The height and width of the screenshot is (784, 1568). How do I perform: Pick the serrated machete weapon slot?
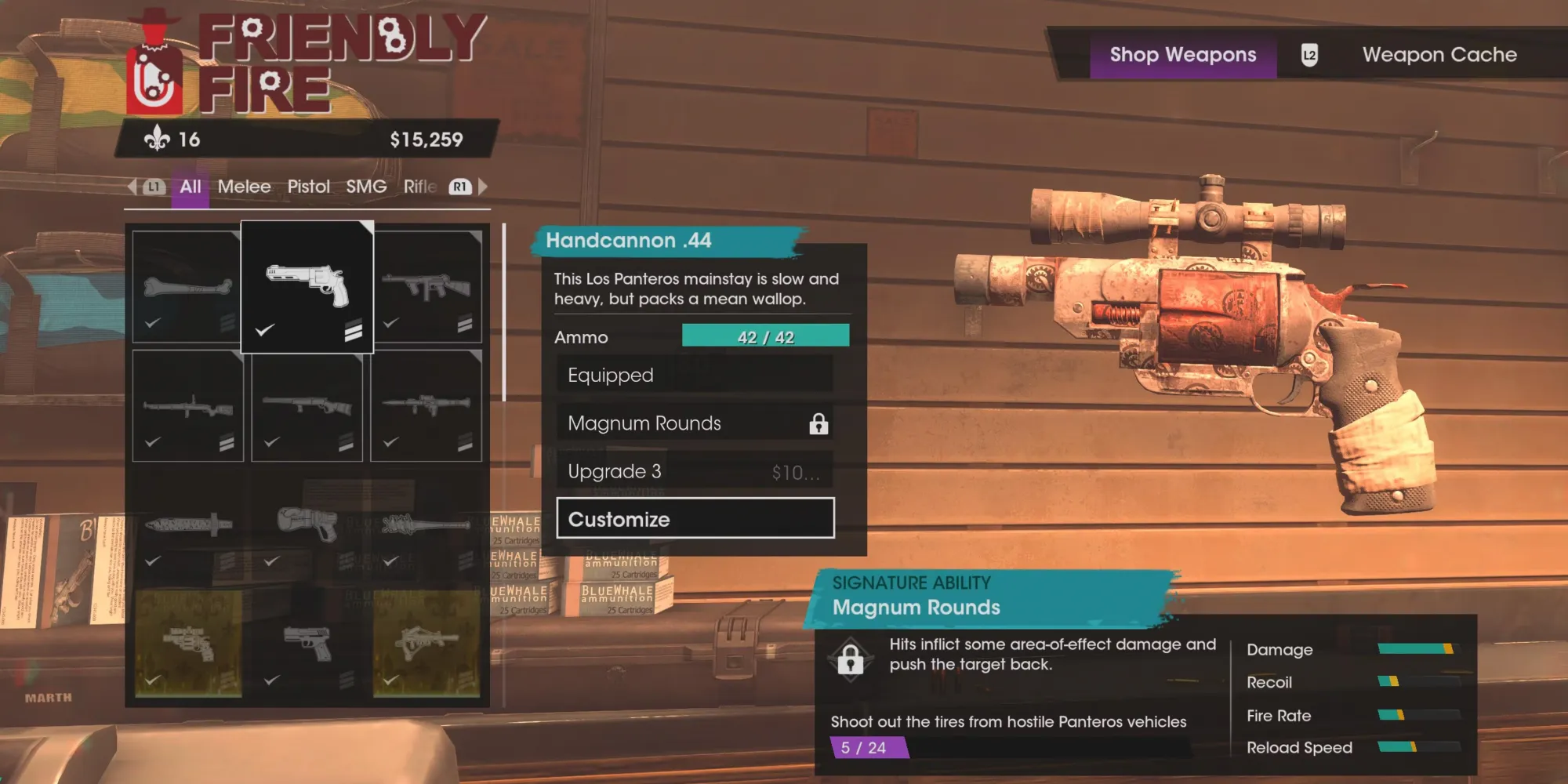(187, 525)
